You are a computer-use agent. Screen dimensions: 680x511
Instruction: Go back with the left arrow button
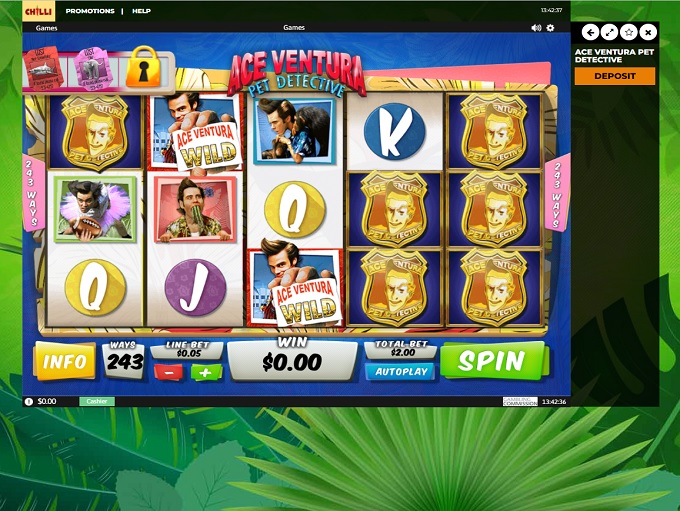[x=590, y=32]
